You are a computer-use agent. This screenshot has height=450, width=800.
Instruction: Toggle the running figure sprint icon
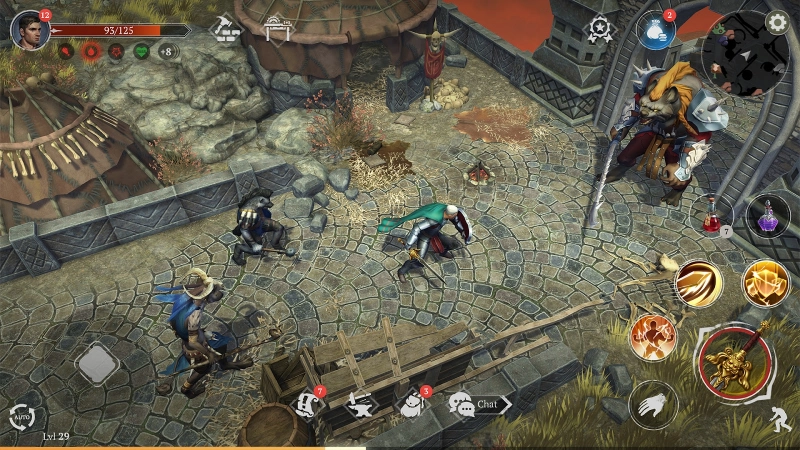[781, 420]
